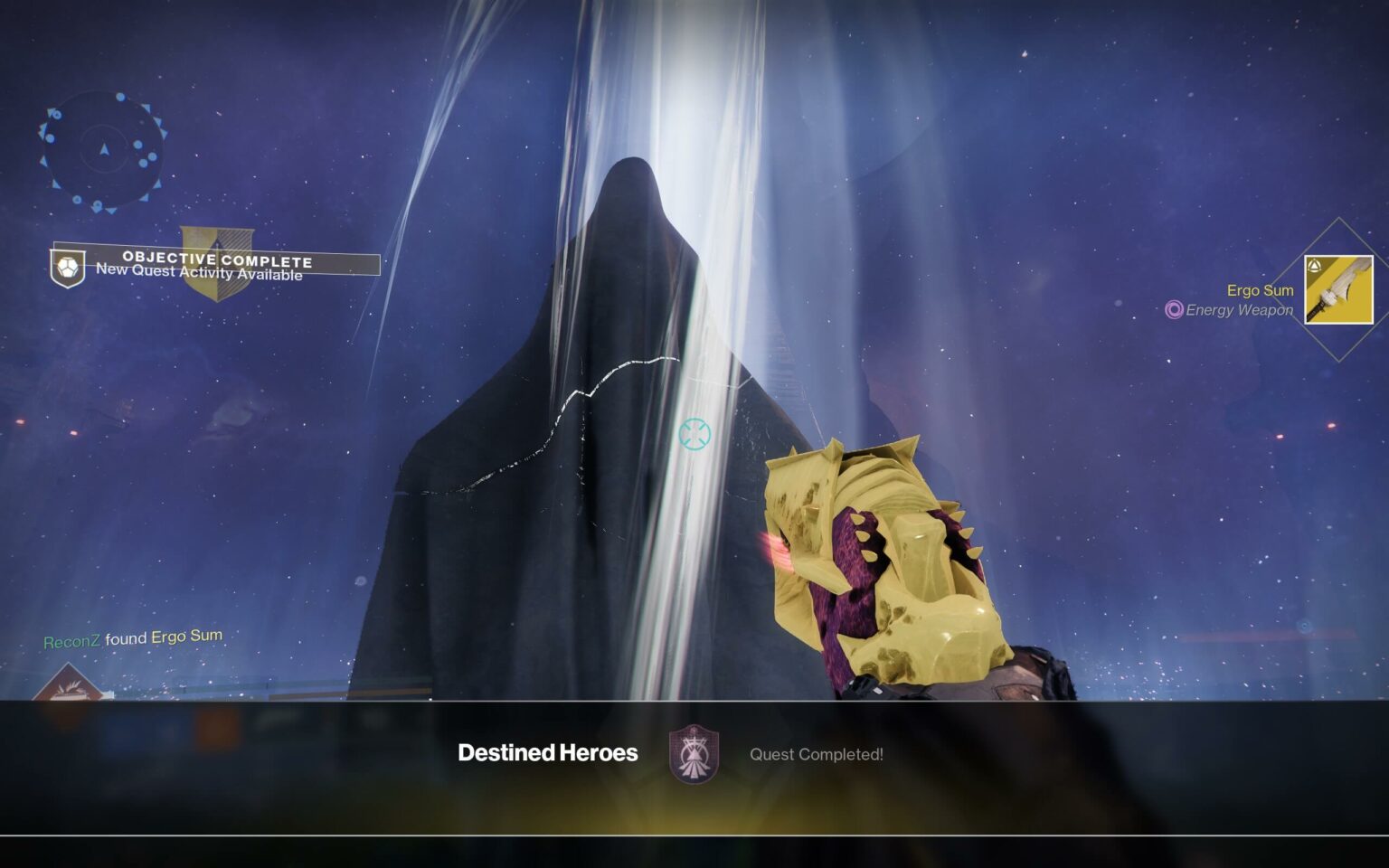The width and height of the screenshot is (1389, 868).
Task: Click the Quest Completed! label
Action: coord(817,755)
